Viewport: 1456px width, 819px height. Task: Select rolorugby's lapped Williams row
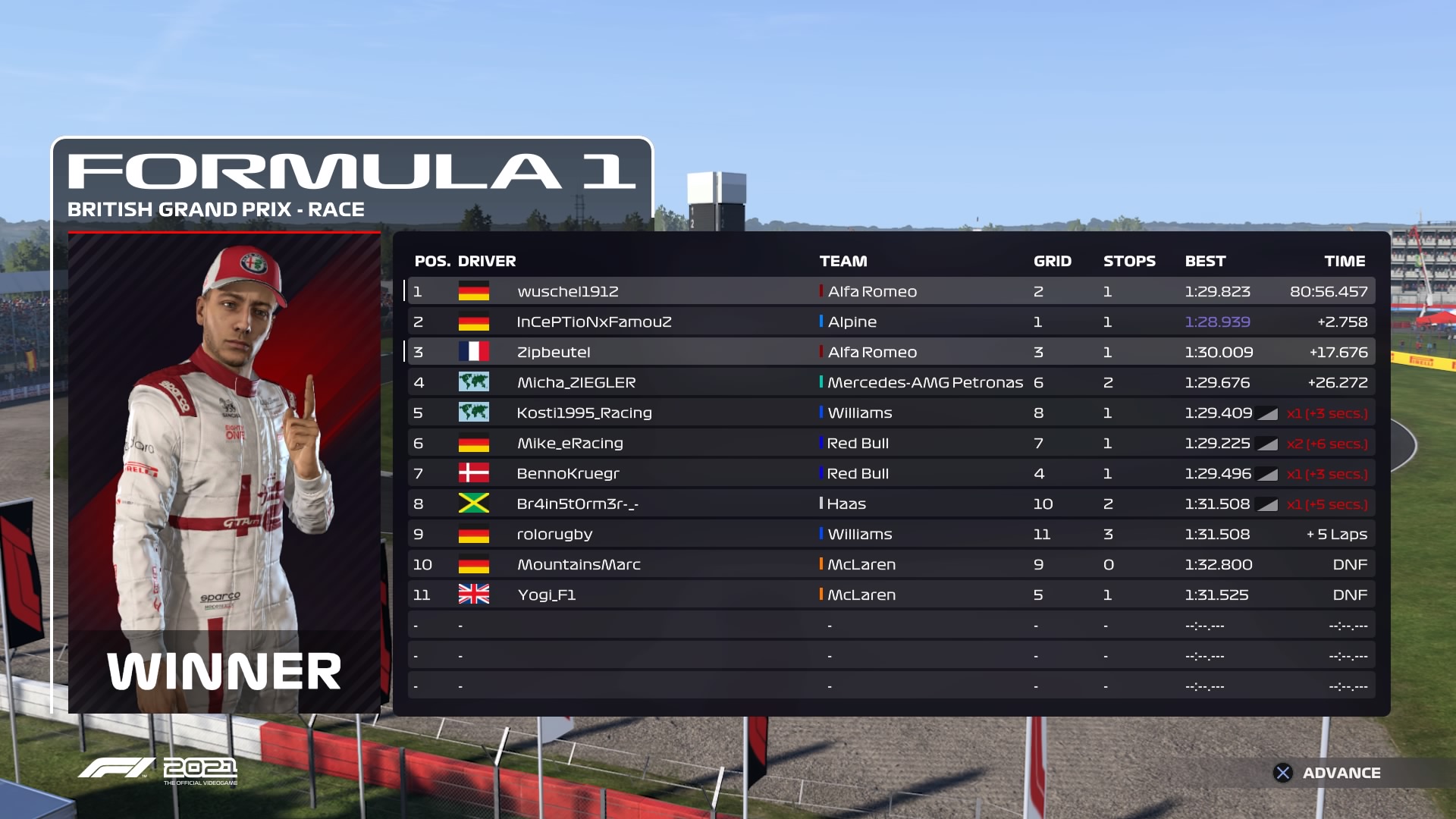tap(891, 534)
